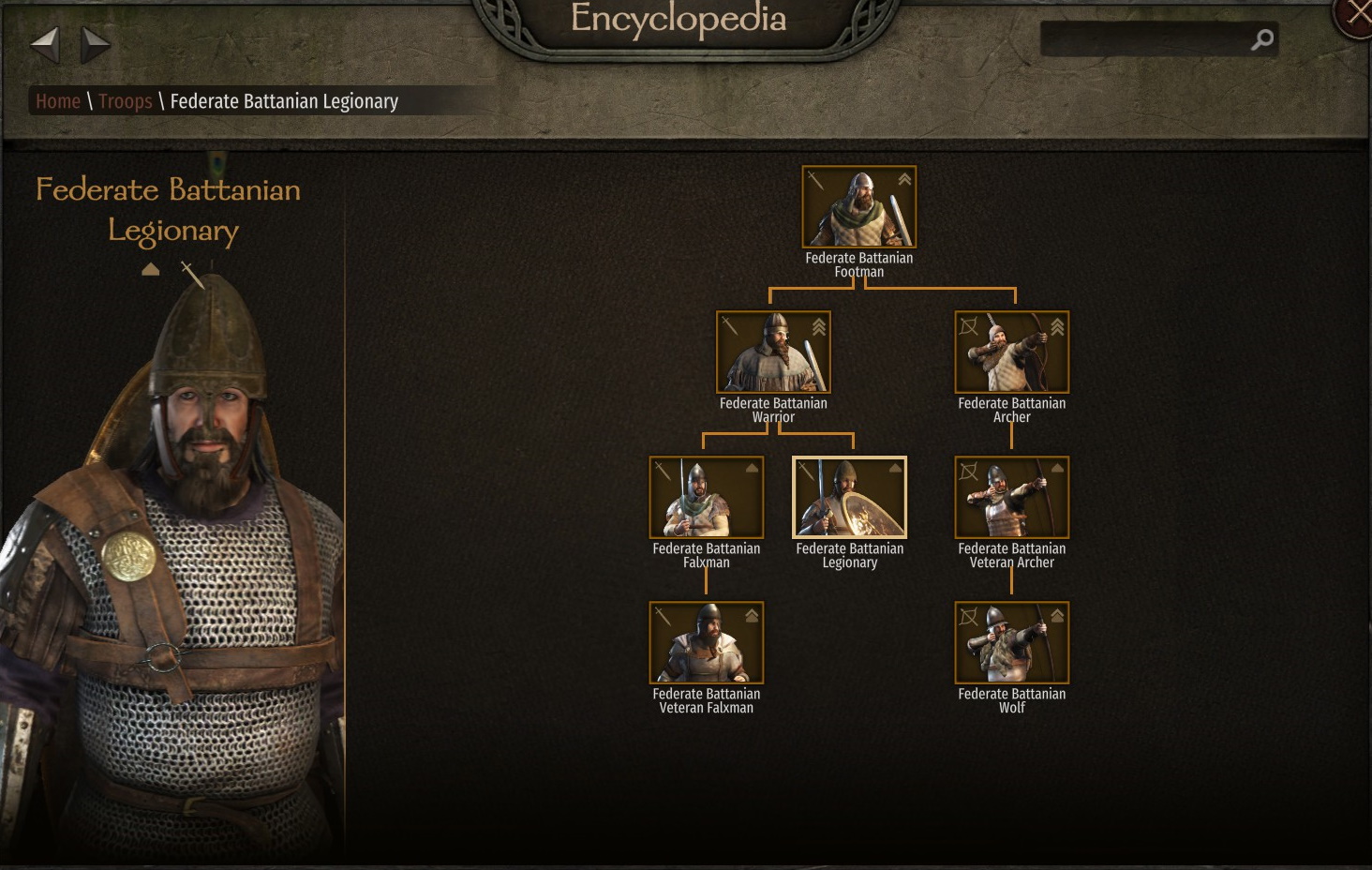Viewport: 1372px width, 870px height.
Task: View the Federate Battanian Archer troop
Action: click(1011, 352)
